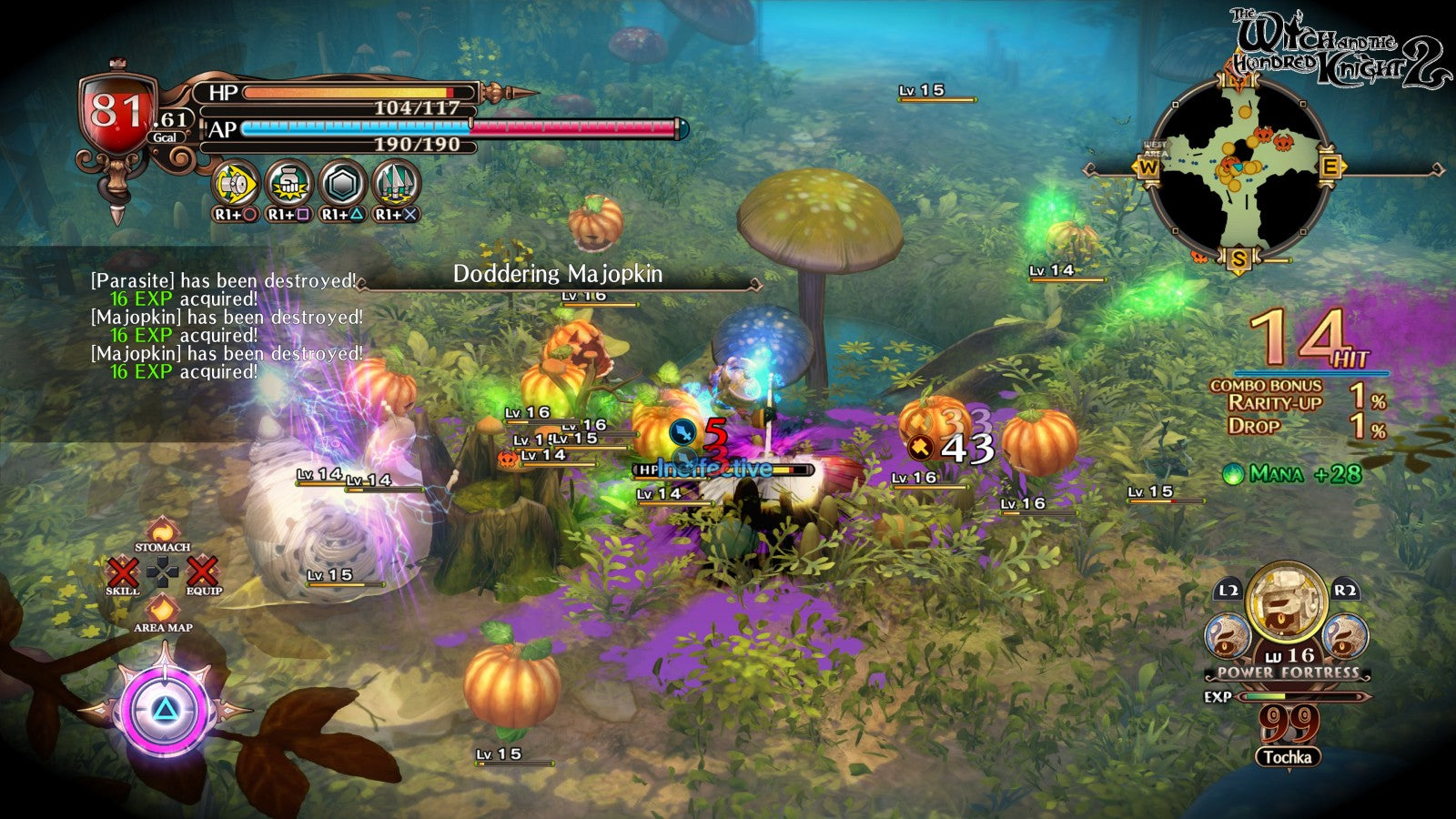Click the L2 facet switch button
Screen dimensions: 1456x819
tap(1228, 590)
